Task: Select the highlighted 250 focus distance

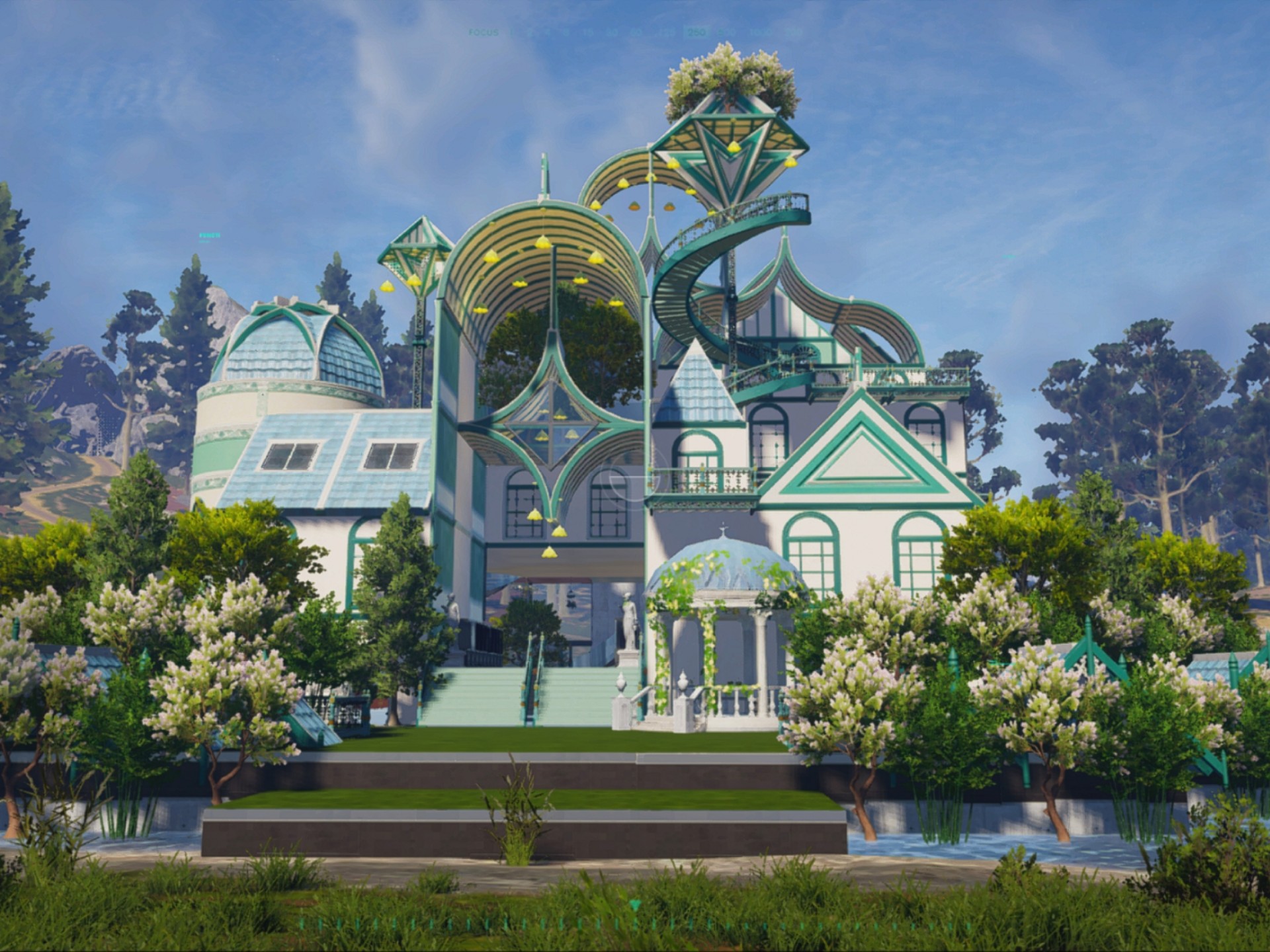Action: [x=696, y=32]
